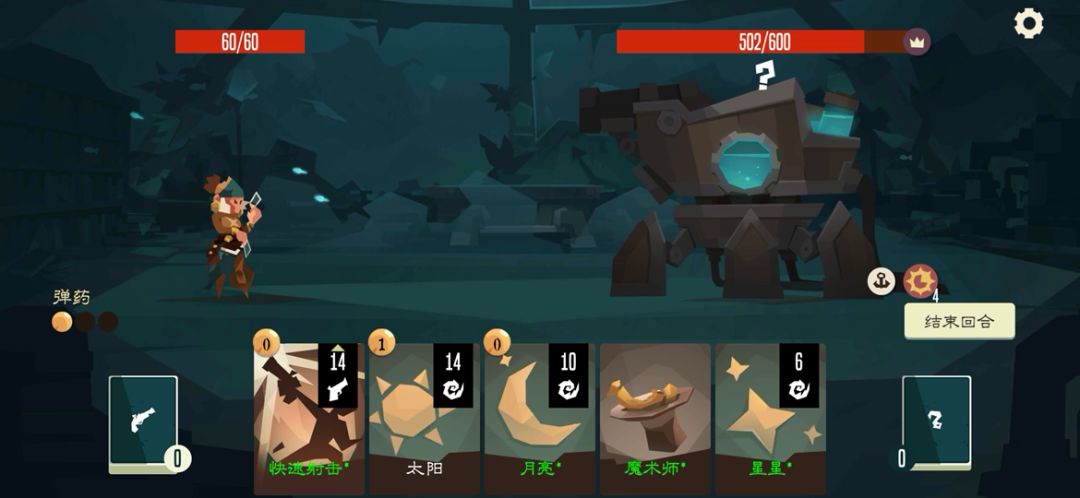
Task: Show the enemy's question mark intent
Action: [765, 75]
